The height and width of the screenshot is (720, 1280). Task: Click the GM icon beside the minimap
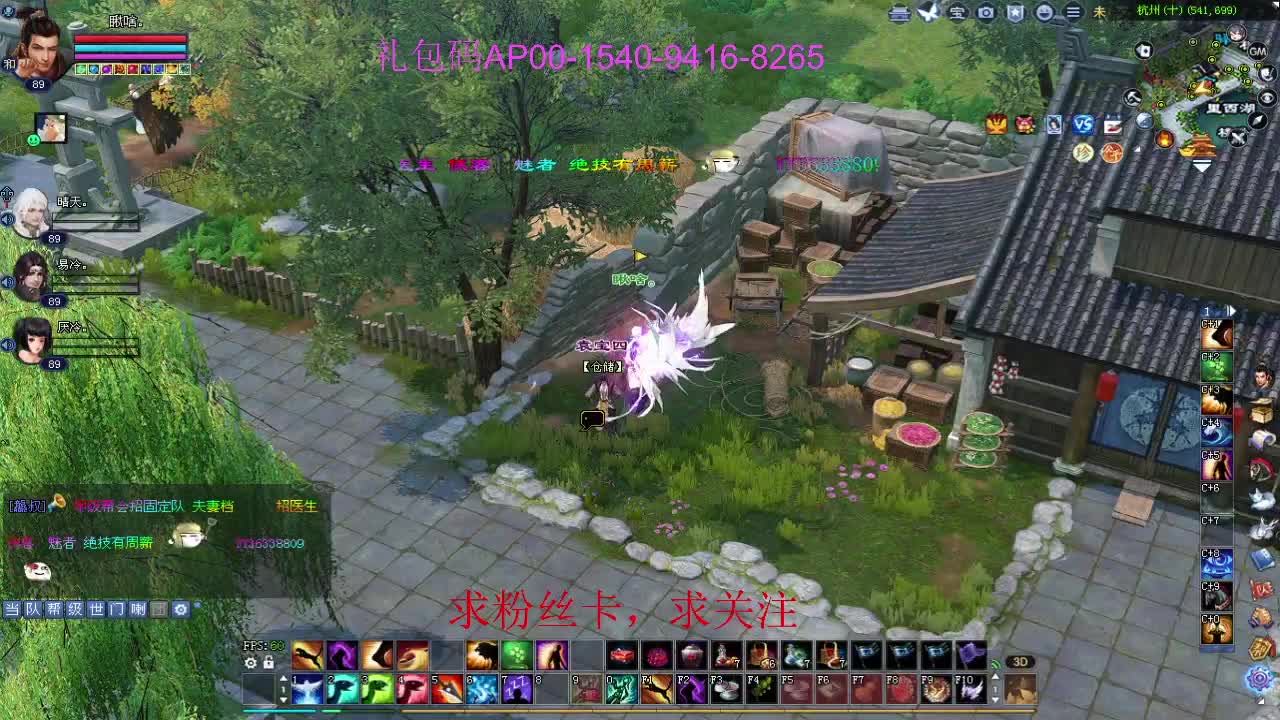(x=1257, y=51)
